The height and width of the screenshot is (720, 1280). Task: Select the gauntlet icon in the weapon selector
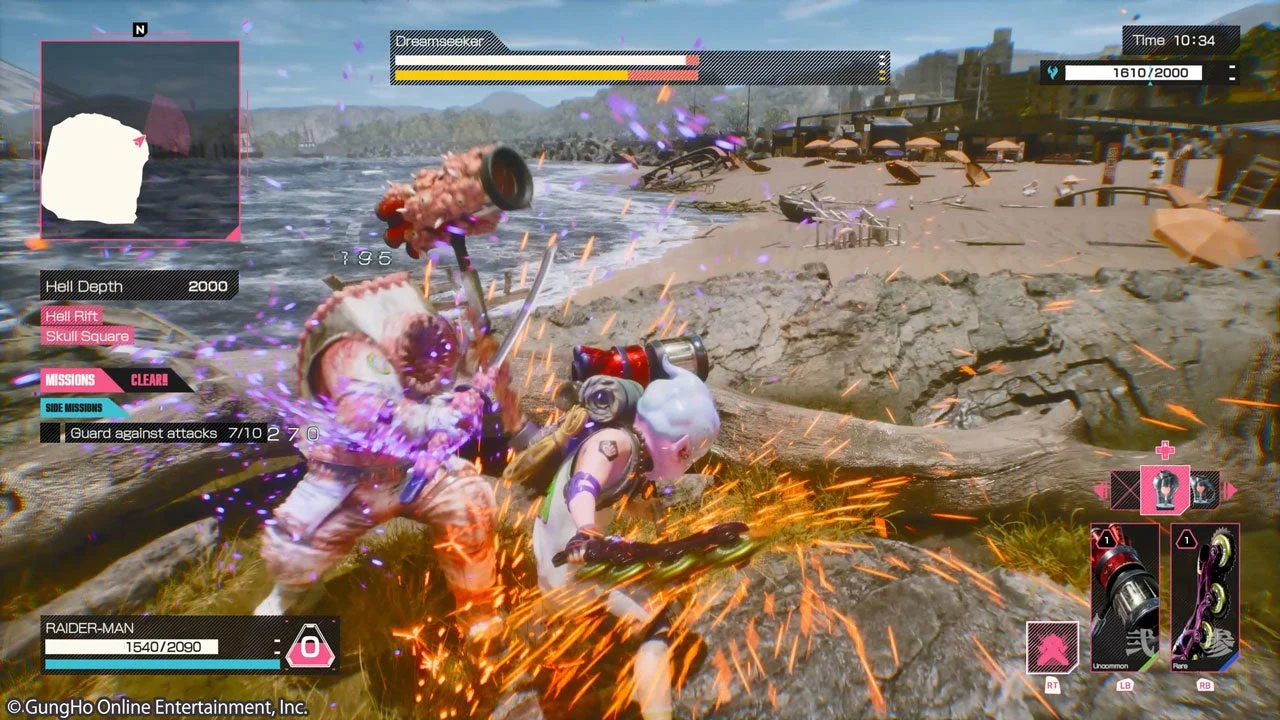click(1166, 491)
